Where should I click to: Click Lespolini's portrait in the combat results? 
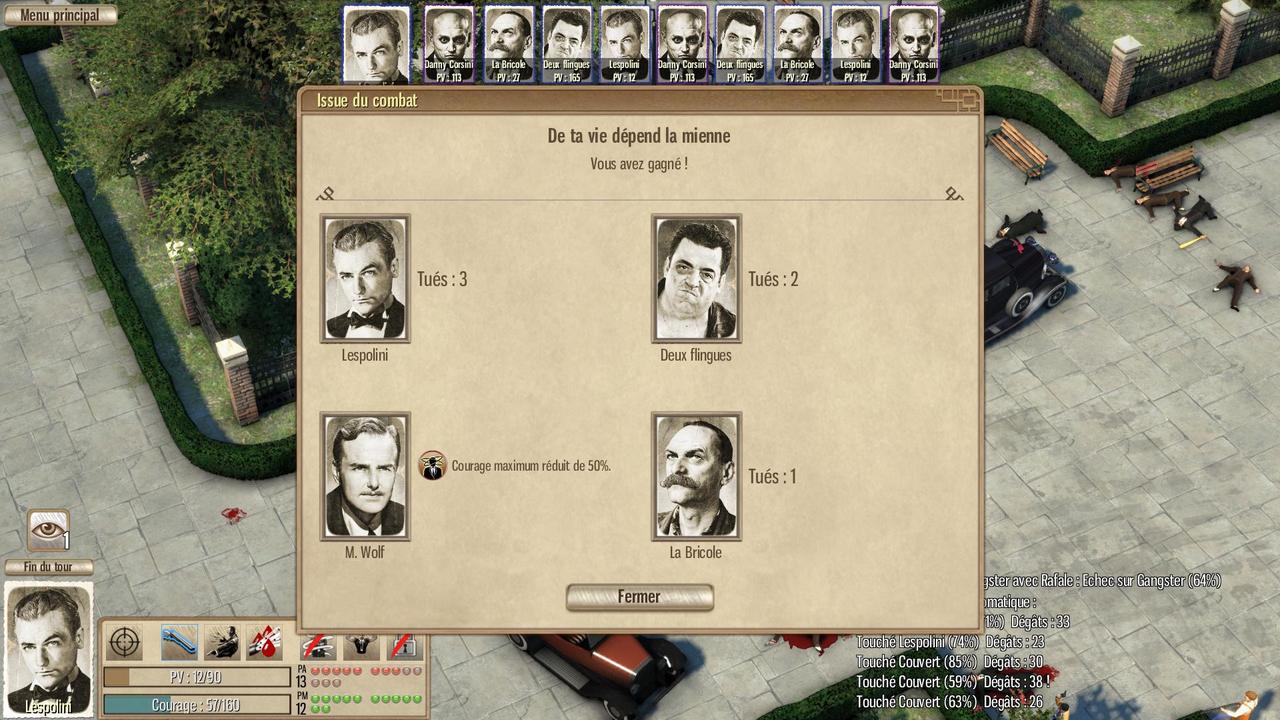pyautogui.click(x=365, y=278)
